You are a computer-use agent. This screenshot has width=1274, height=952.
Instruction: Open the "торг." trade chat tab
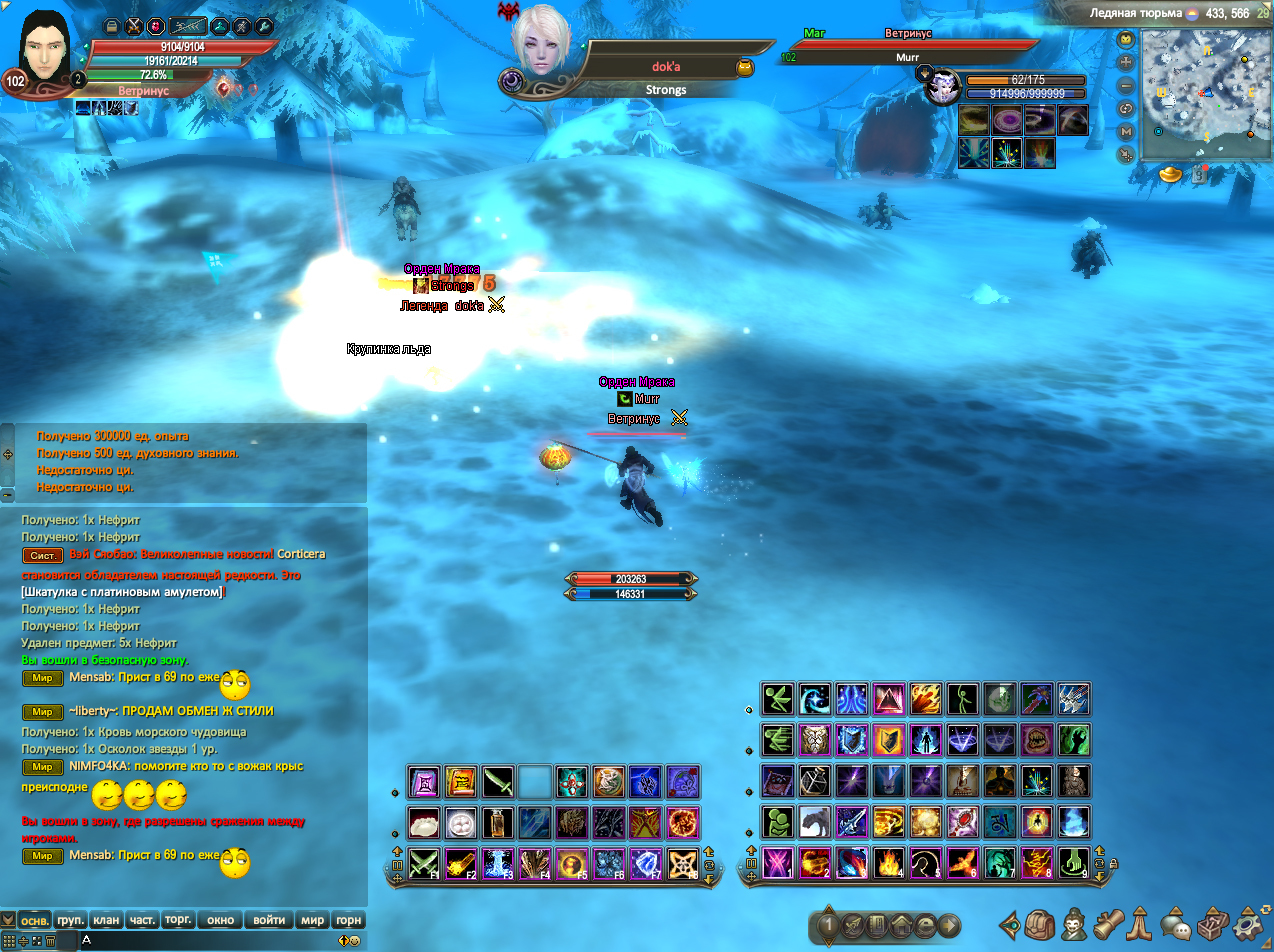(178, 920)
